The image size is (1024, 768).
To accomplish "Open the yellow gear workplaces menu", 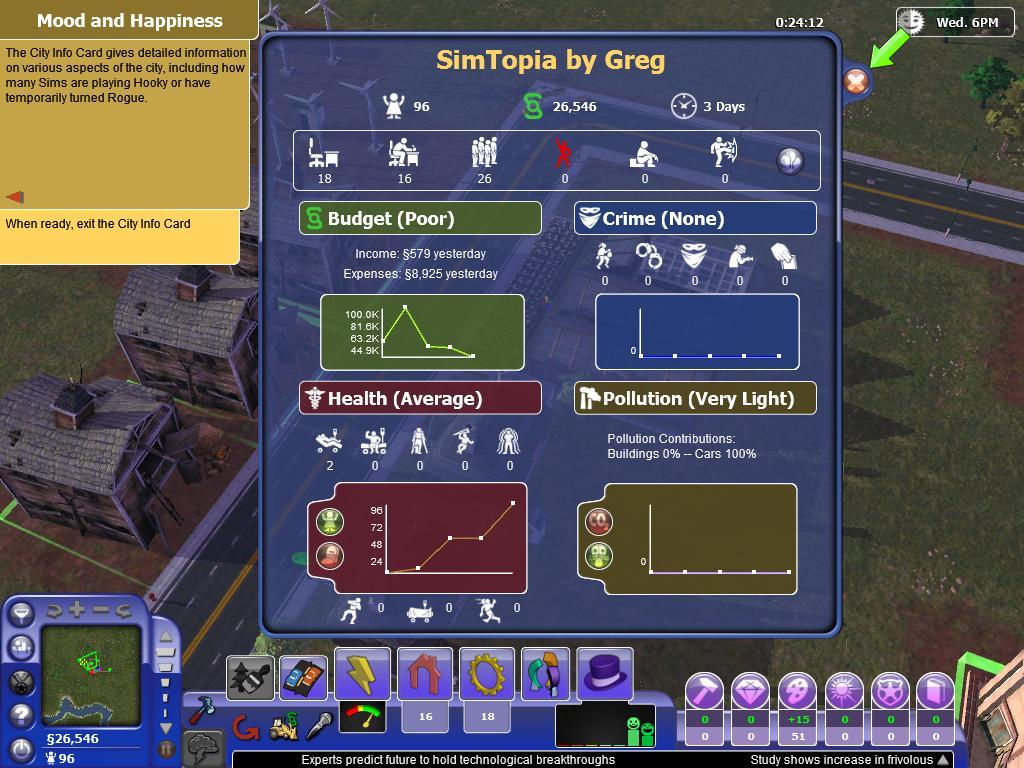I will [x=487, y=675].
